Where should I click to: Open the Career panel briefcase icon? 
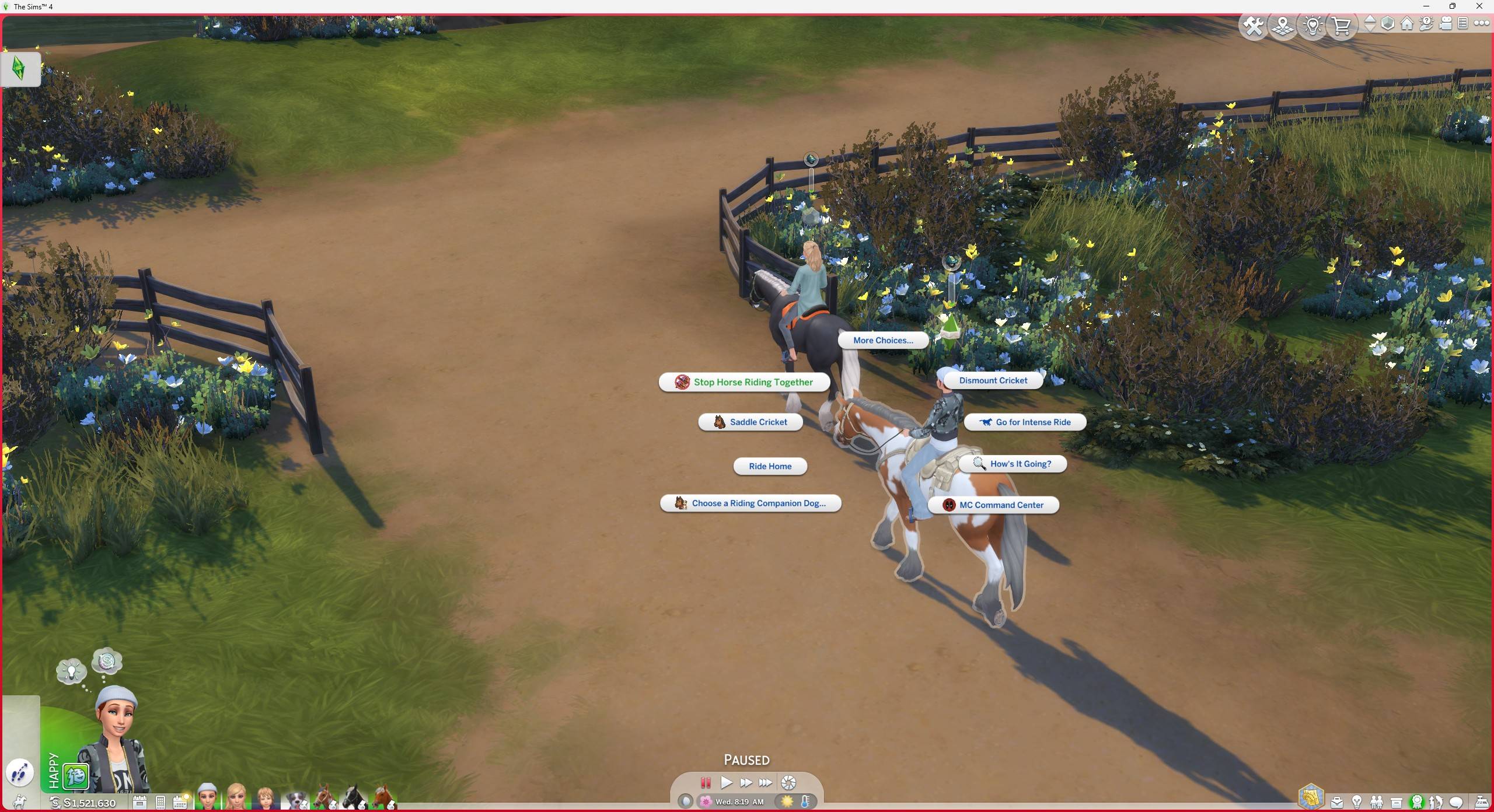click(1337, 803)
